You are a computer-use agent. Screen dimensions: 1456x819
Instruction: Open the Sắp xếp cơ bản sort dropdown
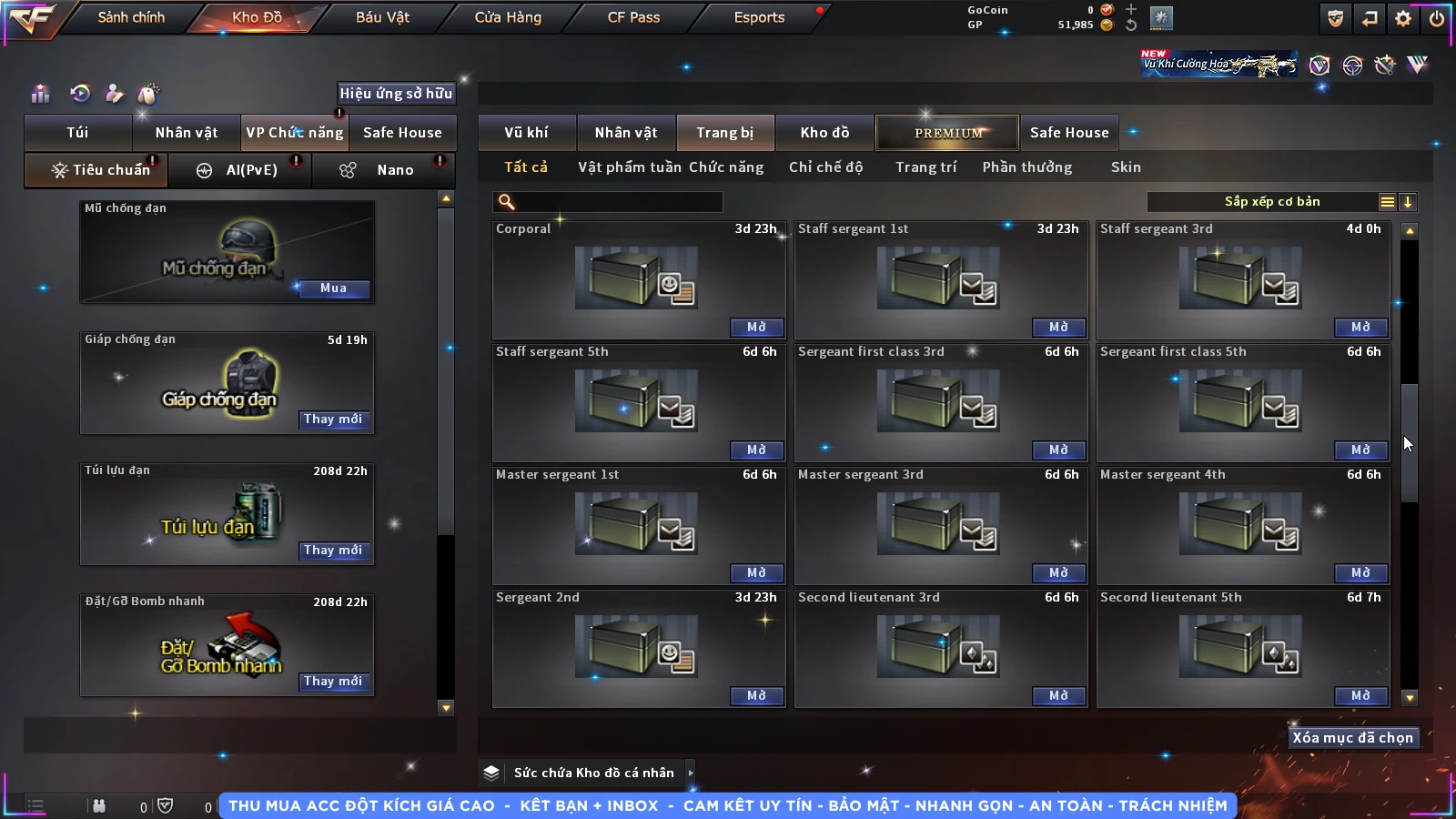pyautogui.click(x=1272, y=202)
